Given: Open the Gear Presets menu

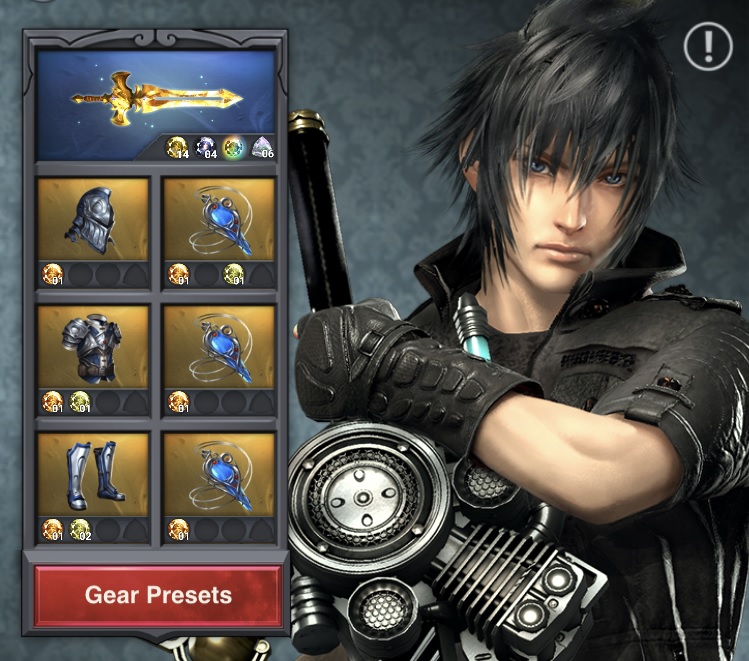Looking at the screenshot, I should point(158,596).
